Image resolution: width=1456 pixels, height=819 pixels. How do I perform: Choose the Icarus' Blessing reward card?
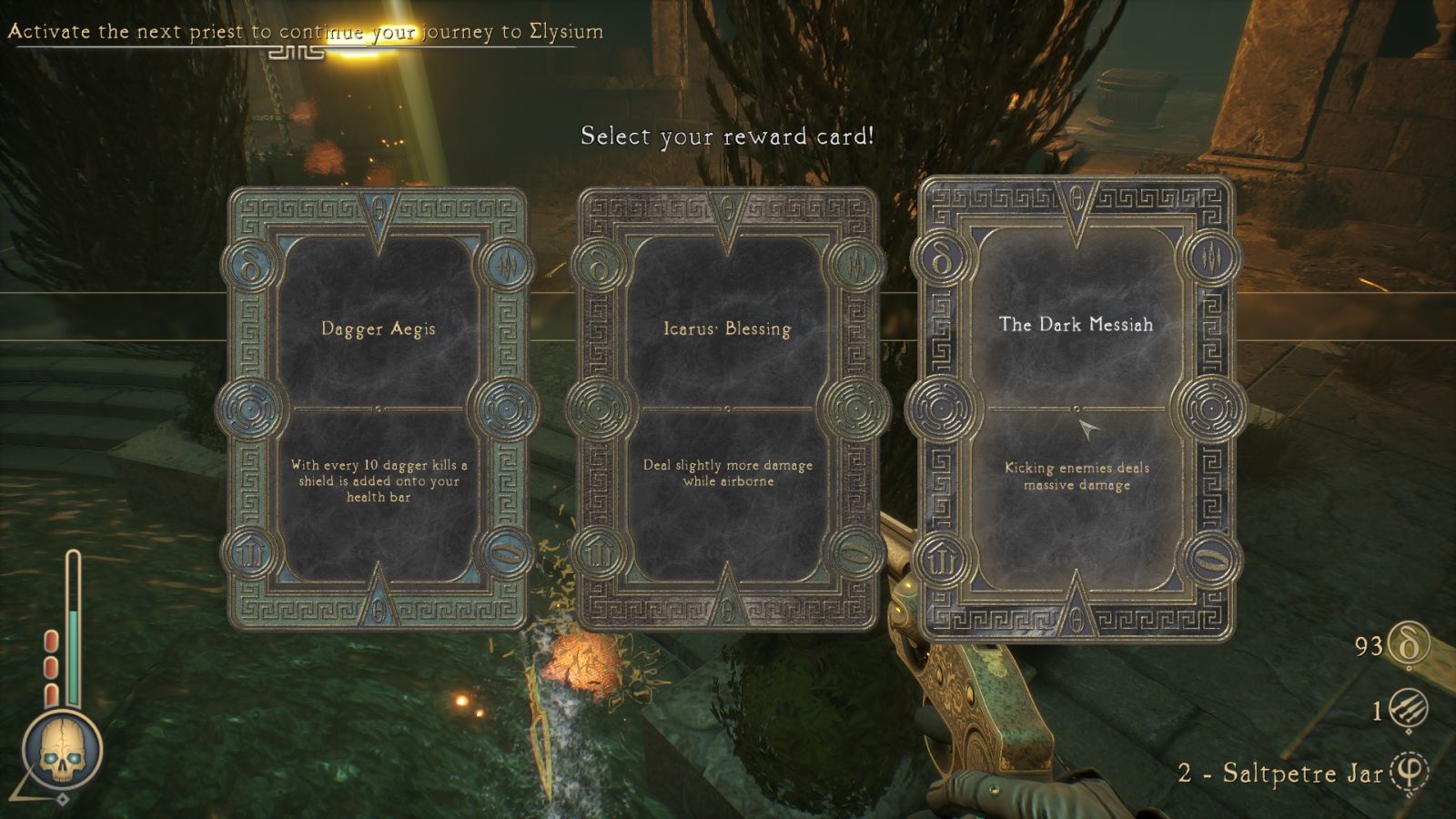coord(726,409)
